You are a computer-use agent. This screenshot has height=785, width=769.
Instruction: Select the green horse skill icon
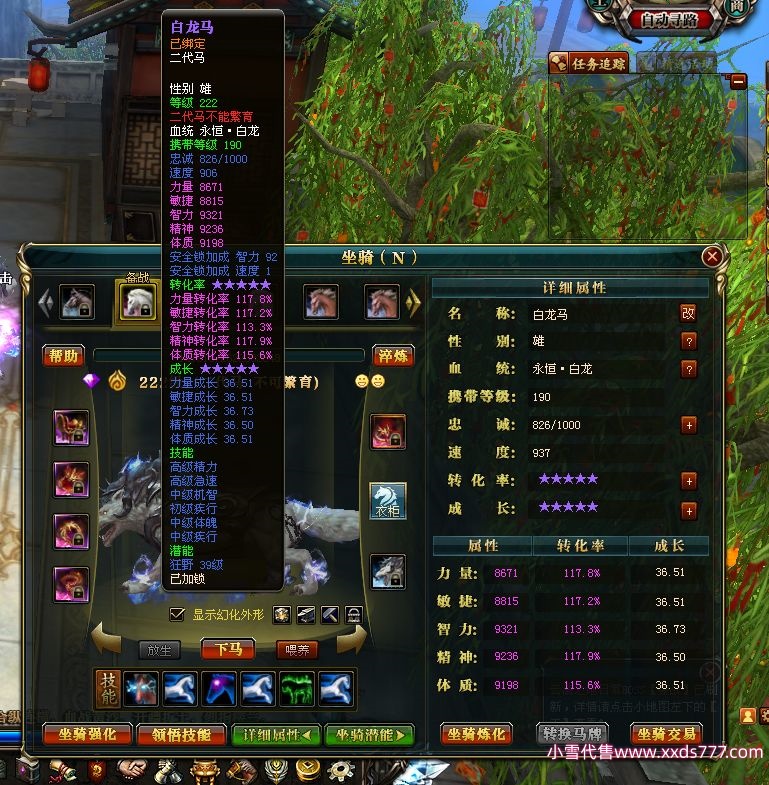click(x=296, y=689)
